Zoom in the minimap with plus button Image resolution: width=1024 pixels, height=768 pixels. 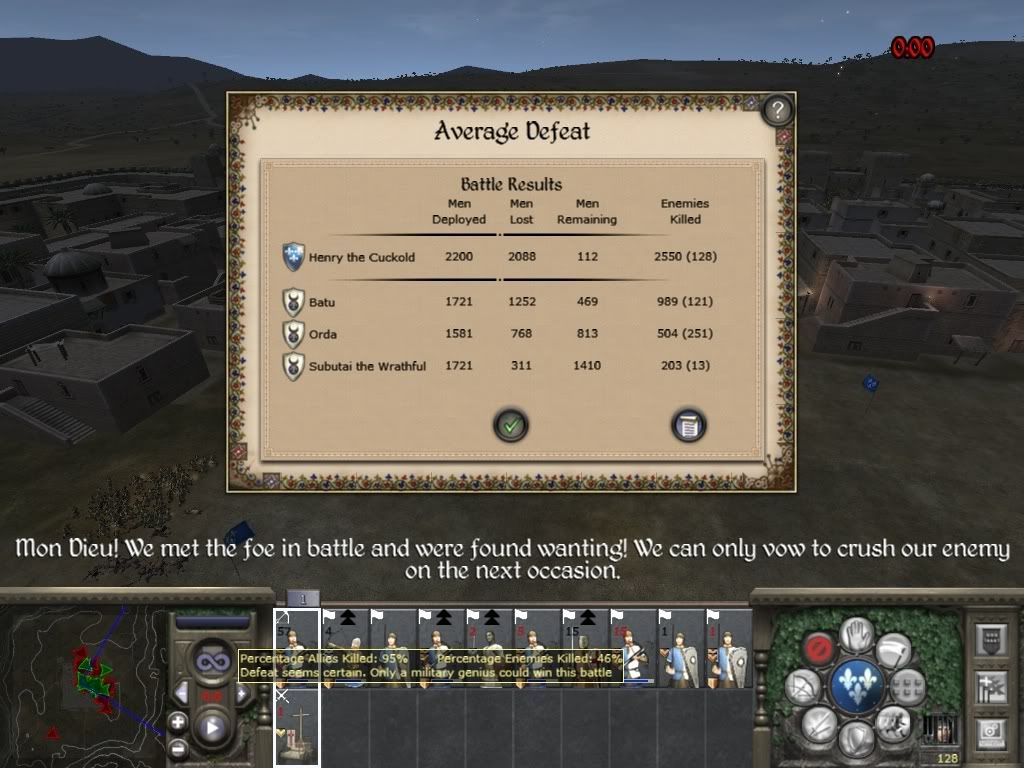178,721
